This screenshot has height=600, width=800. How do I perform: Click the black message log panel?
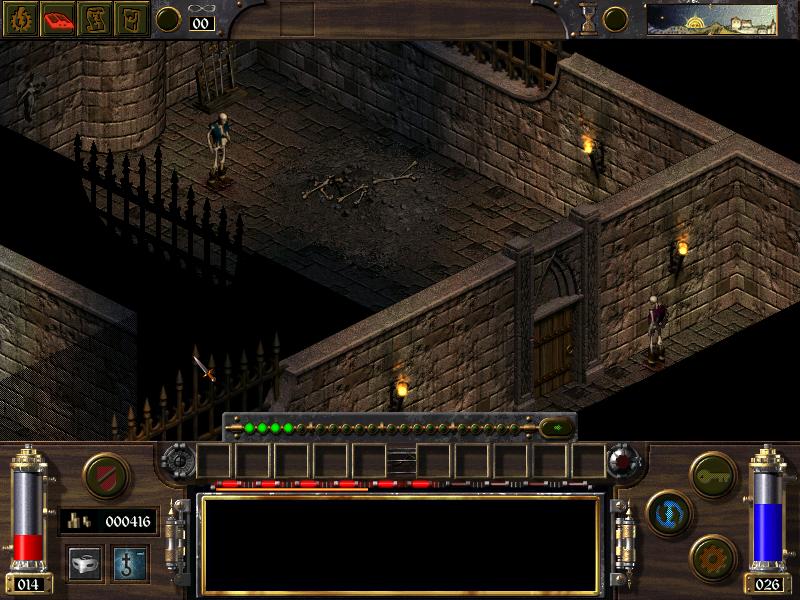click(x=400, y=544)
